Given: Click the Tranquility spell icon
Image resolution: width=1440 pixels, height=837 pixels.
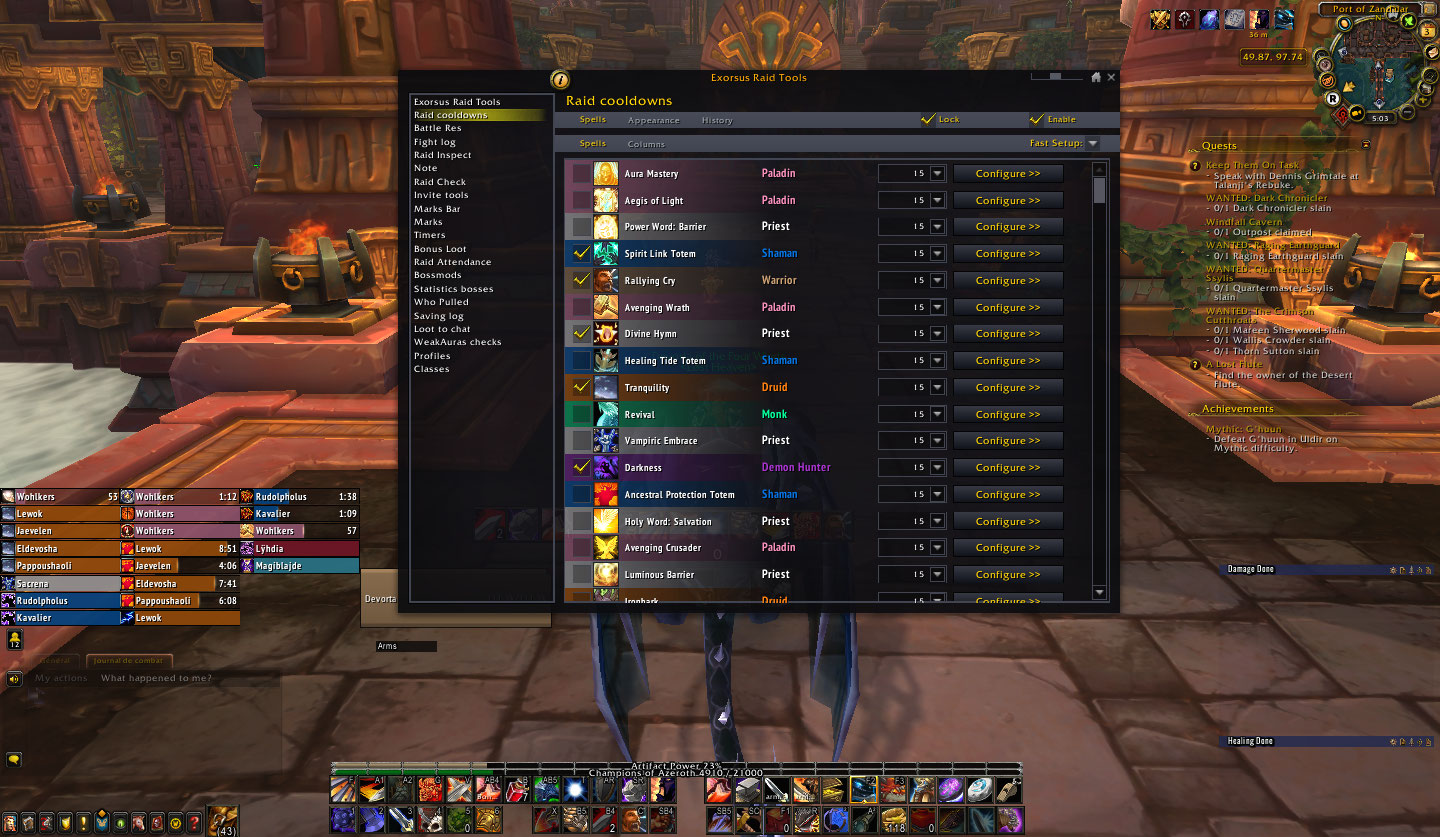Looking at the screenshot, I should click(x=605, y=387).
